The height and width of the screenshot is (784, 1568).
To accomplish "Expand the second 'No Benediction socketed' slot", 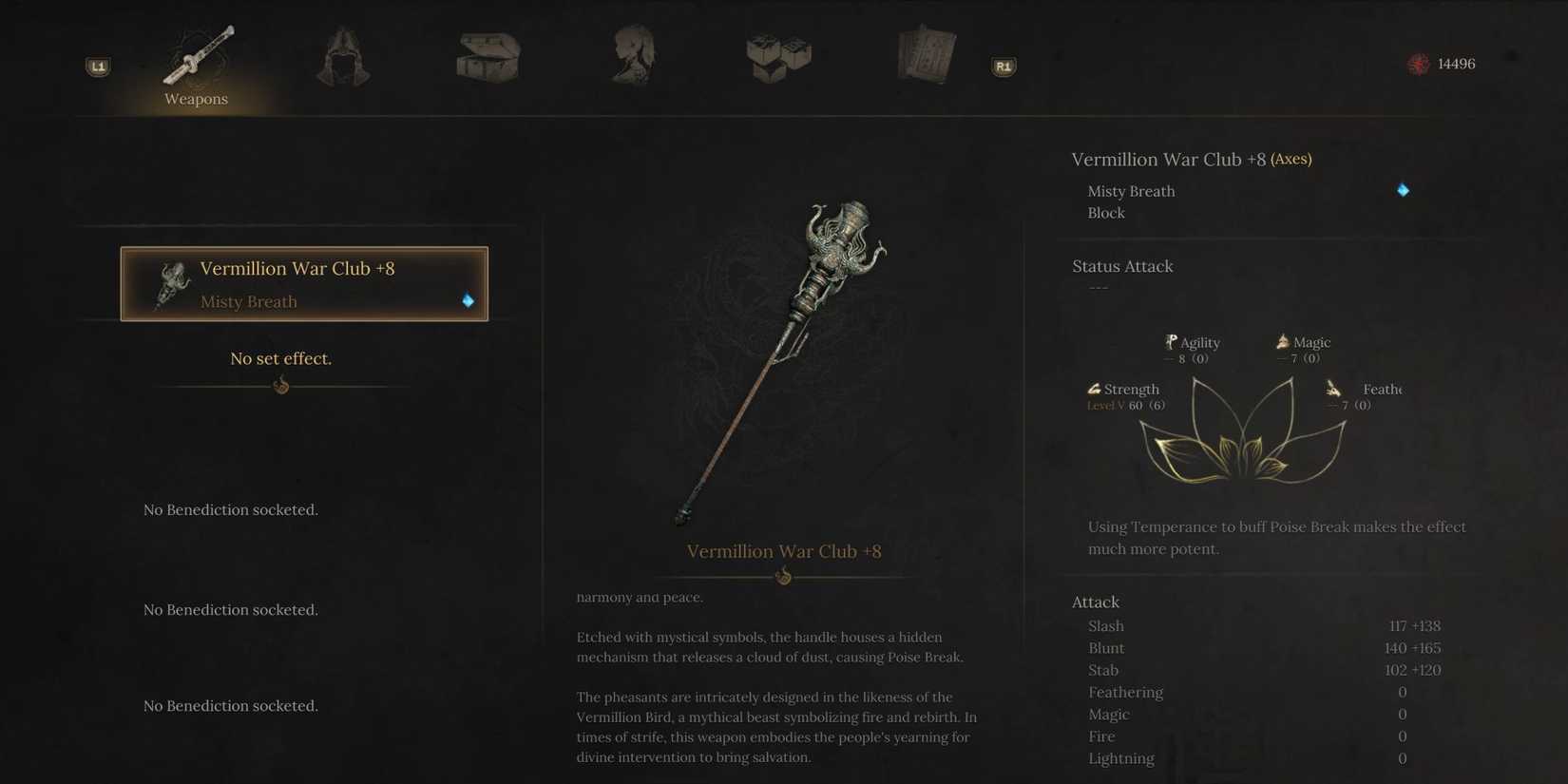I will [230, 609].
